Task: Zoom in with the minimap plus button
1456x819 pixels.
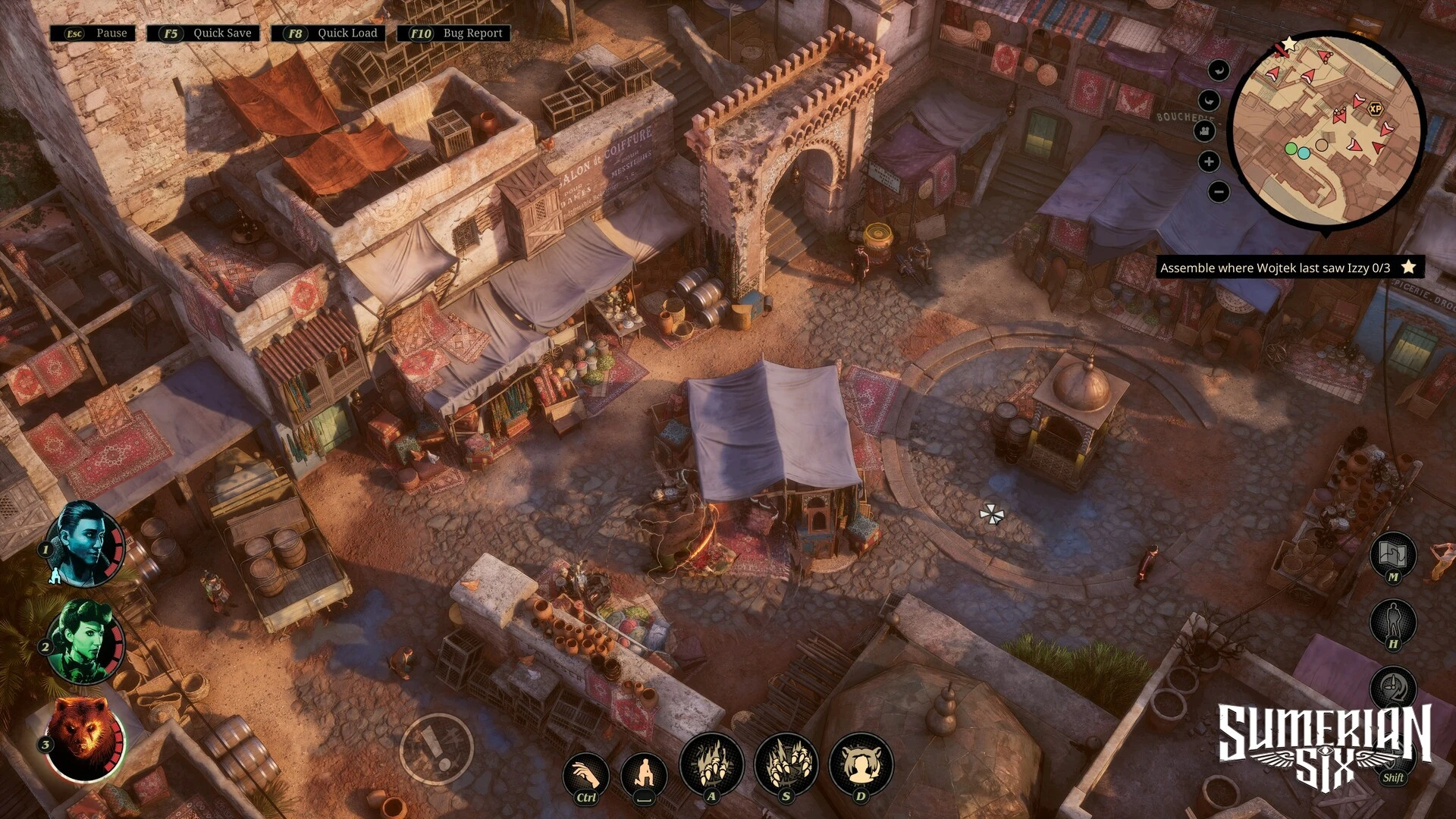Action: click(1209, 162)
